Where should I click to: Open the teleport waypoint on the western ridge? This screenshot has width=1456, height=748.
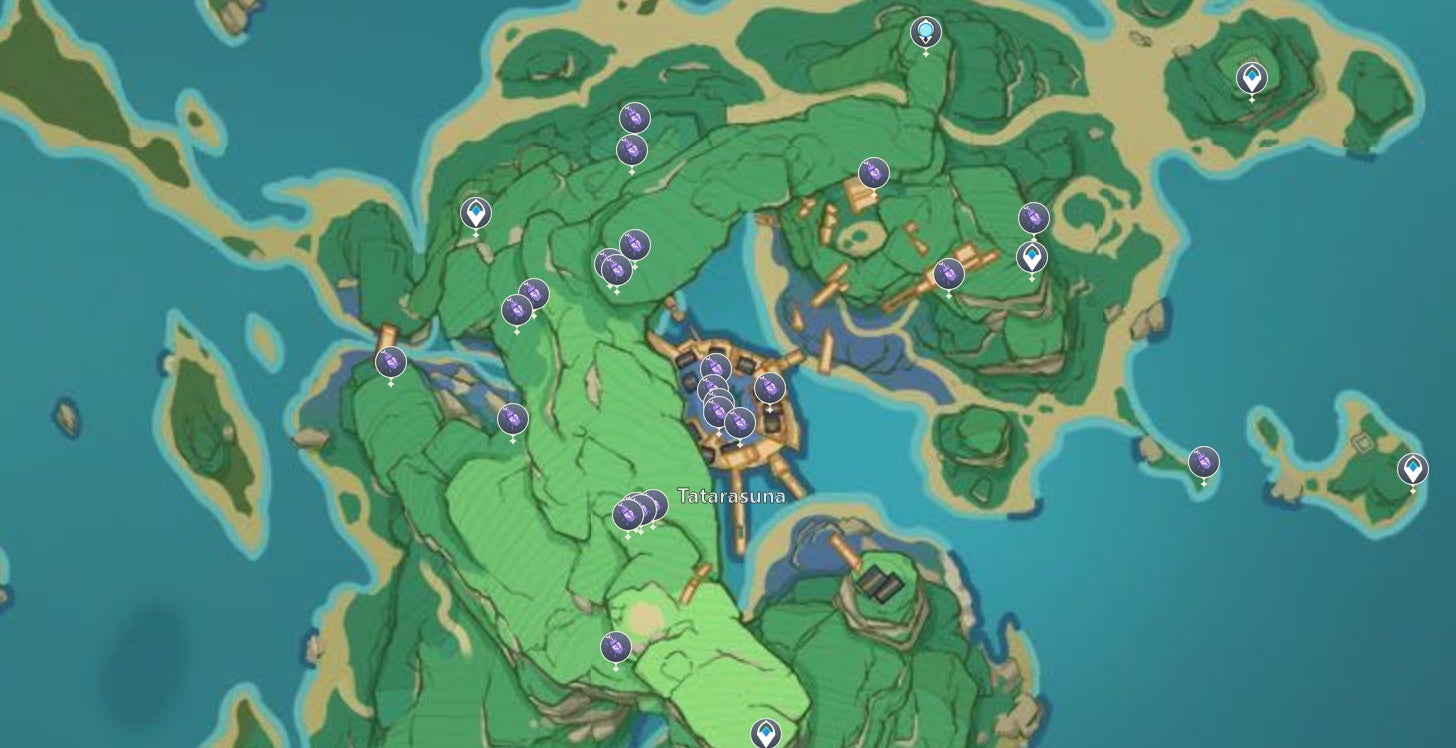(x=477, y=212)
